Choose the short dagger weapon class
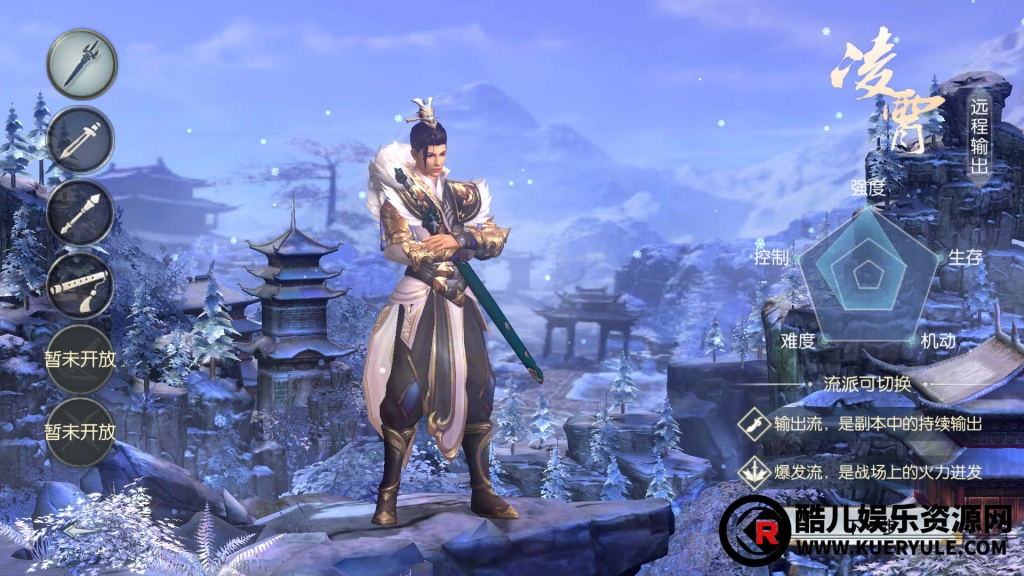 80,140
